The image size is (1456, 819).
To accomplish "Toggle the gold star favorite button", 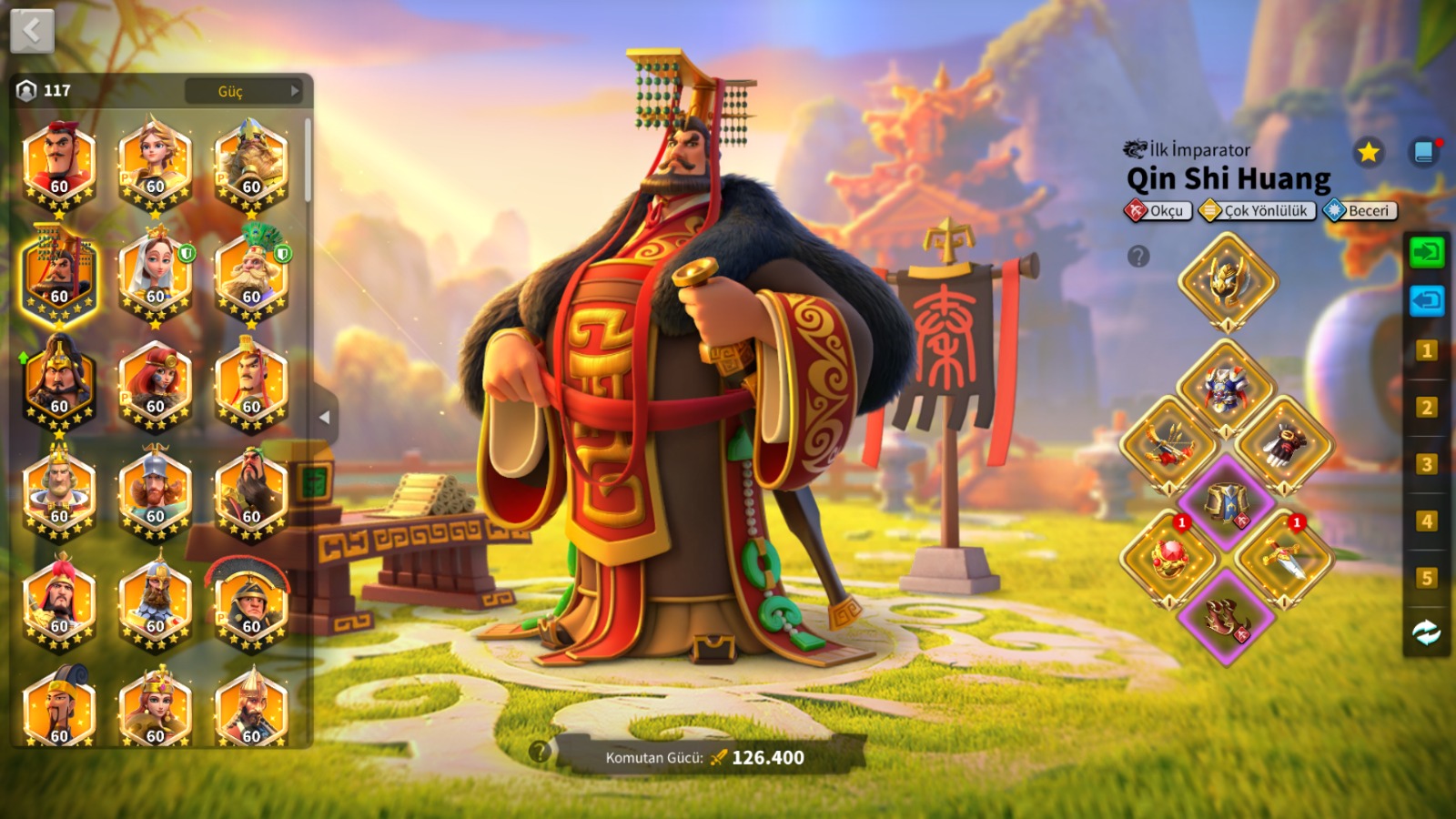I will click(x=1368, y=152).
